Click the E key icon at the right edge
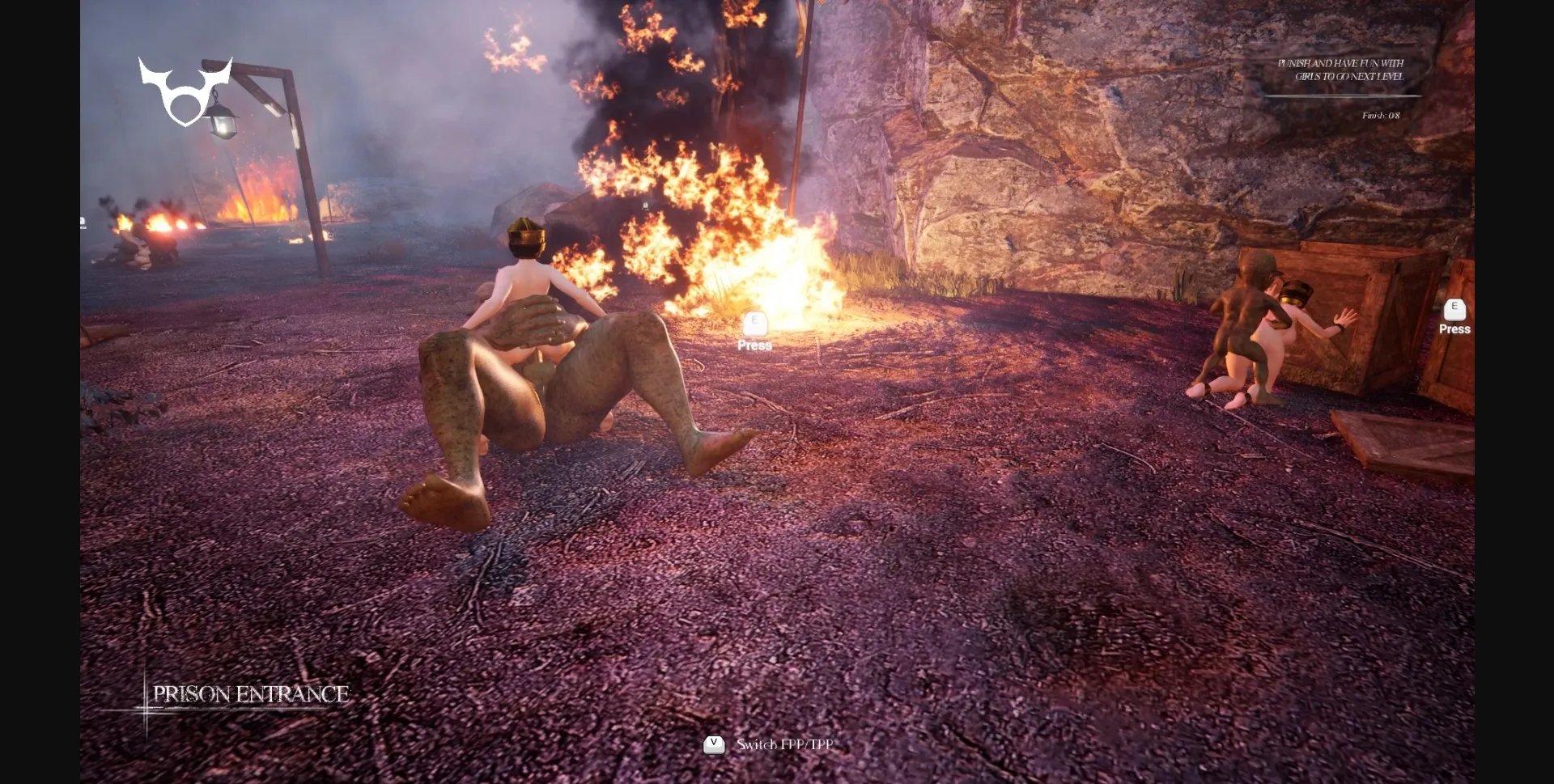The image size is (1554, 784). pos(1454,307)
